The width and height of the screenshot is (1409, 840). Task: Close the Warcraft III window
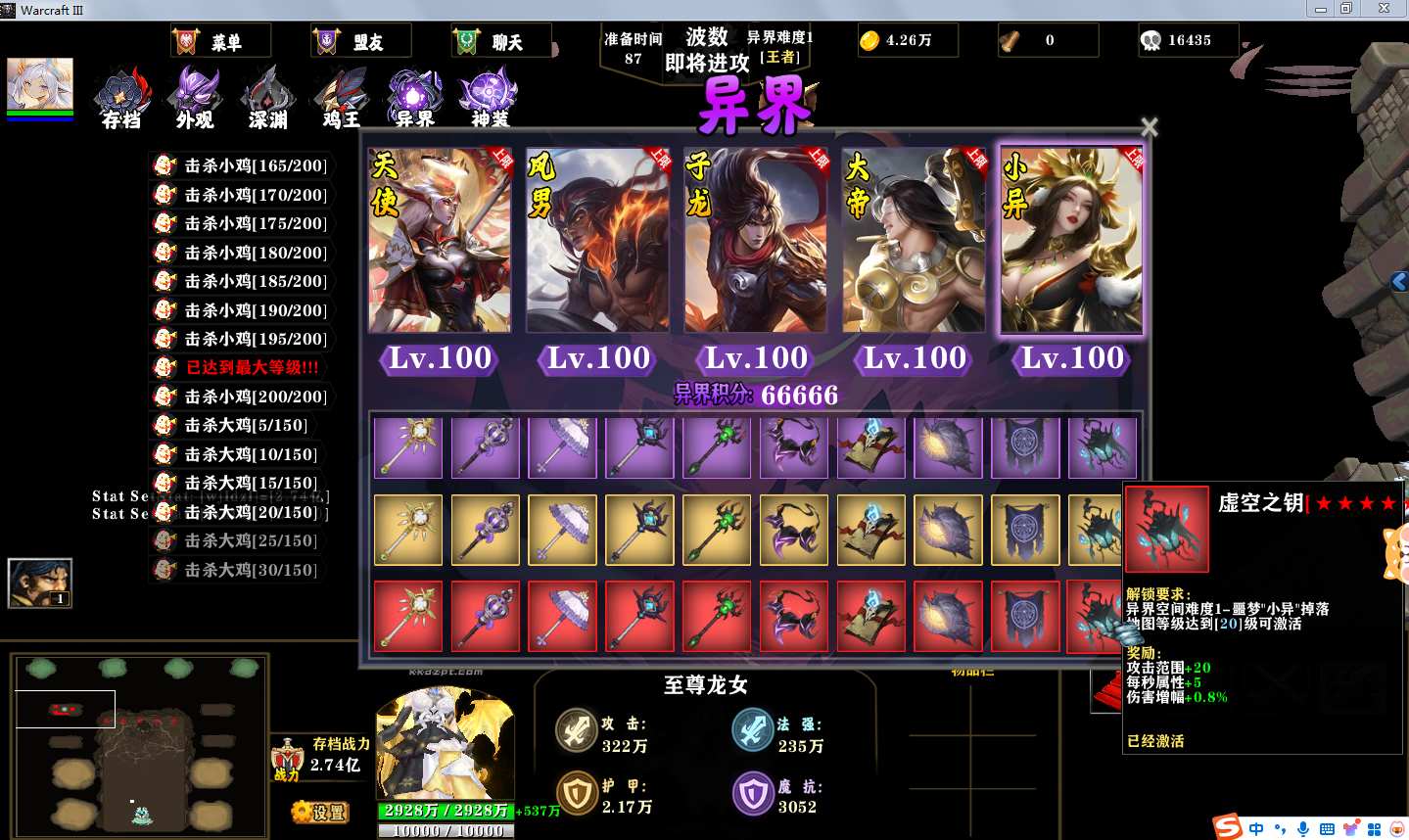click(x=1384, y=9)
